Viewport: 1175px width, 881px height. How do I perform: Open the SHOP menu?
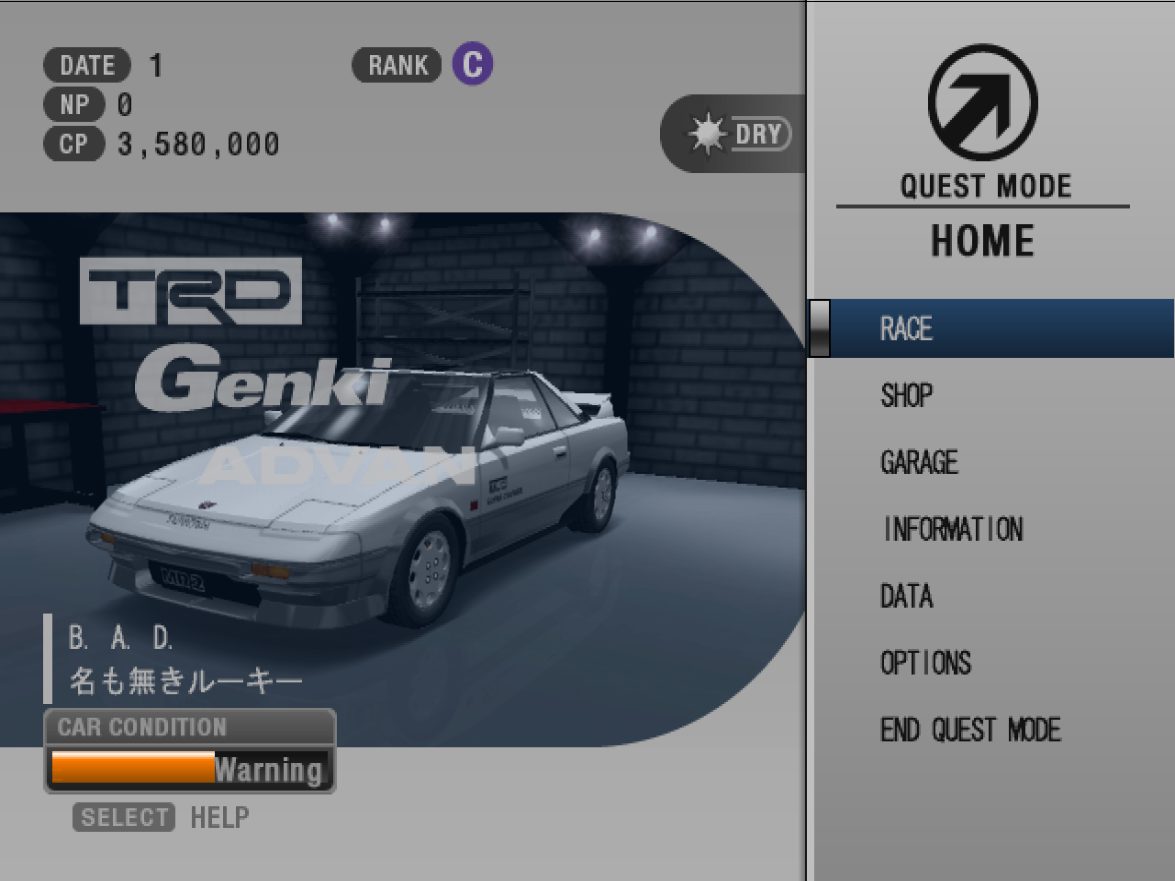[x=906, y=396]
